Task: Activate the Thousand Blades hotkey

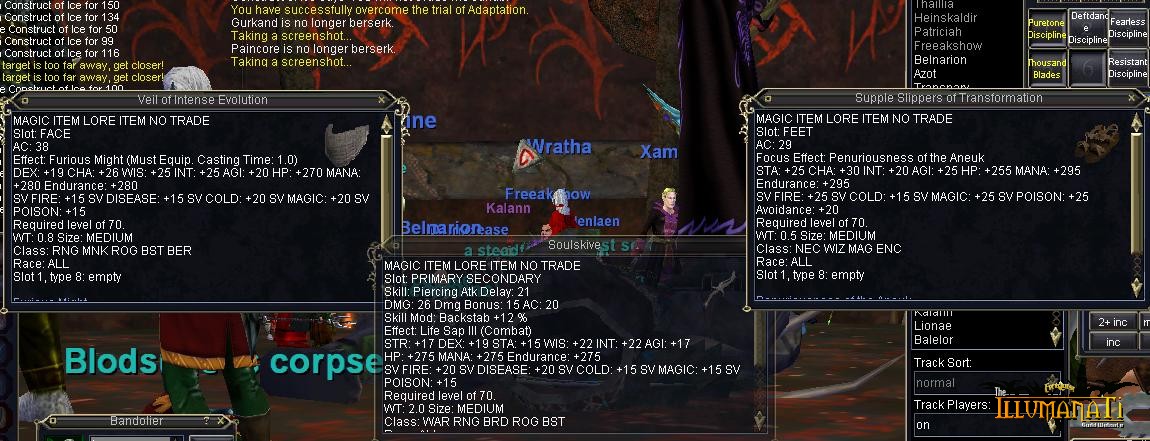Action: coord(1046,68)
